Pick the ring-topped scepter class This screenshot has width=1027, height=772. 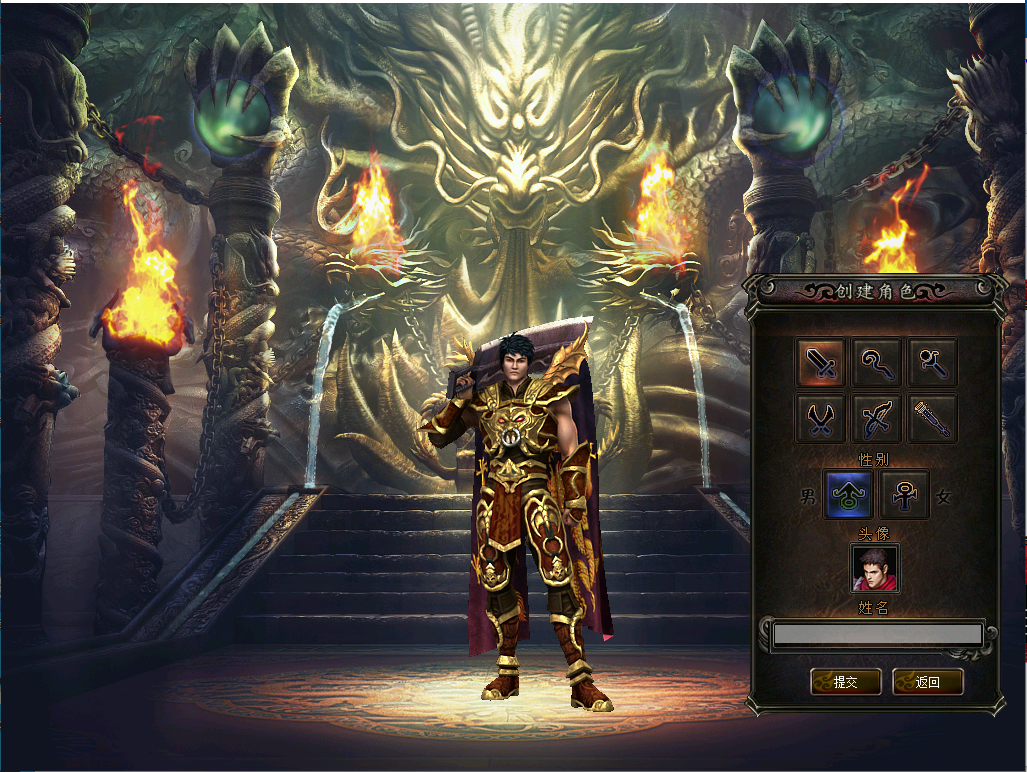pyautogui.click(x=933, y=362)
